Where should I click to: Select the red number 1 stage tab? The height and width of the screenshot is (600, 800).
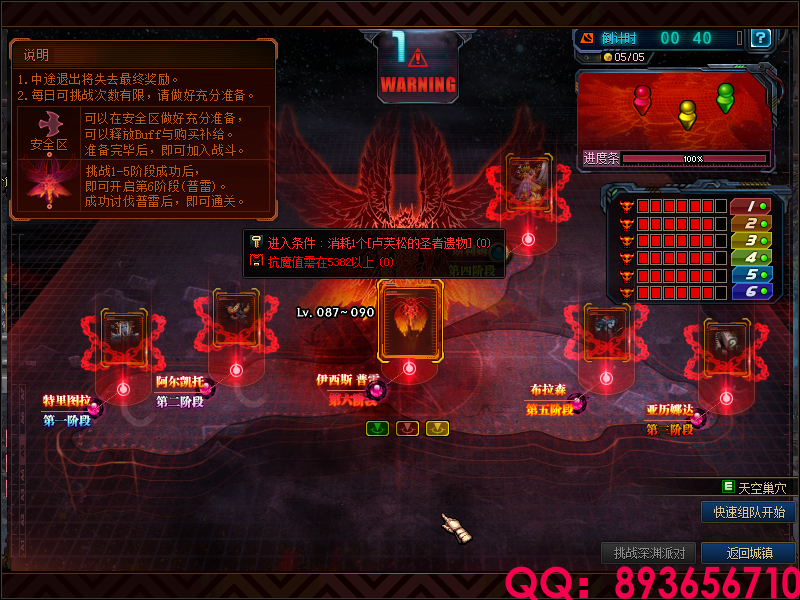tap(749, 206)
